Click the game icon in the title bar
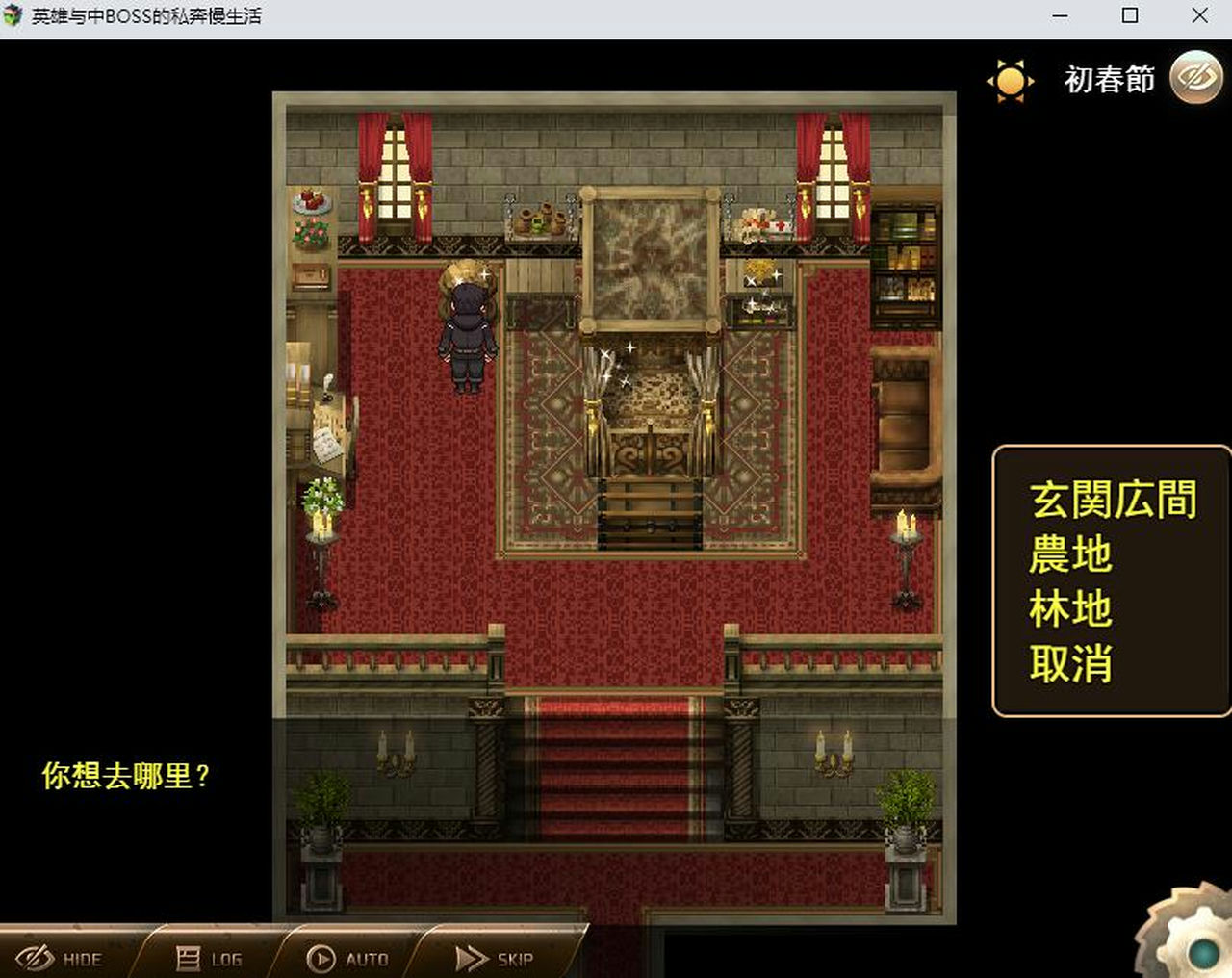 click(13, 15)
